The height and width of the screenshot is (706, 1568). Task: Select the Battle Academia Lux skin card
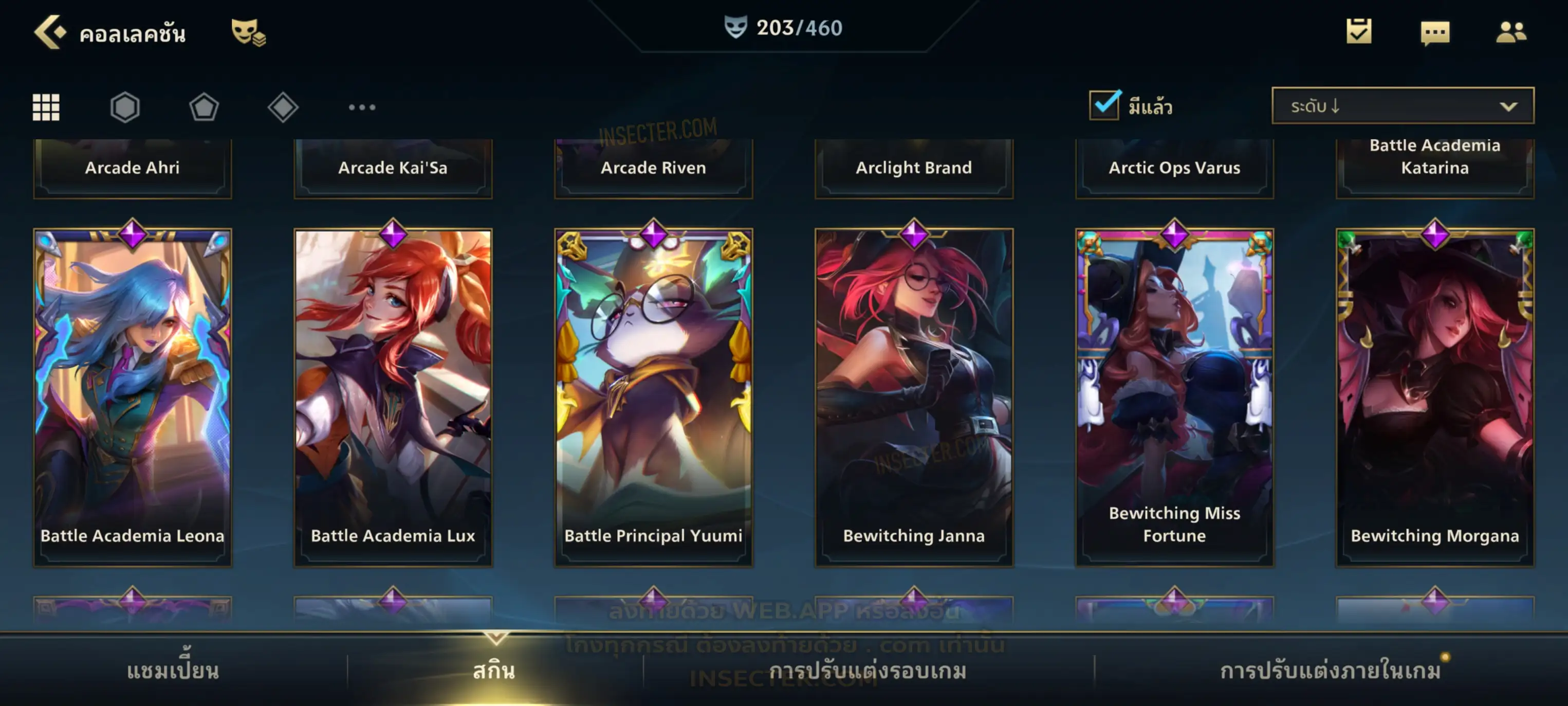[x=393, y=397]
